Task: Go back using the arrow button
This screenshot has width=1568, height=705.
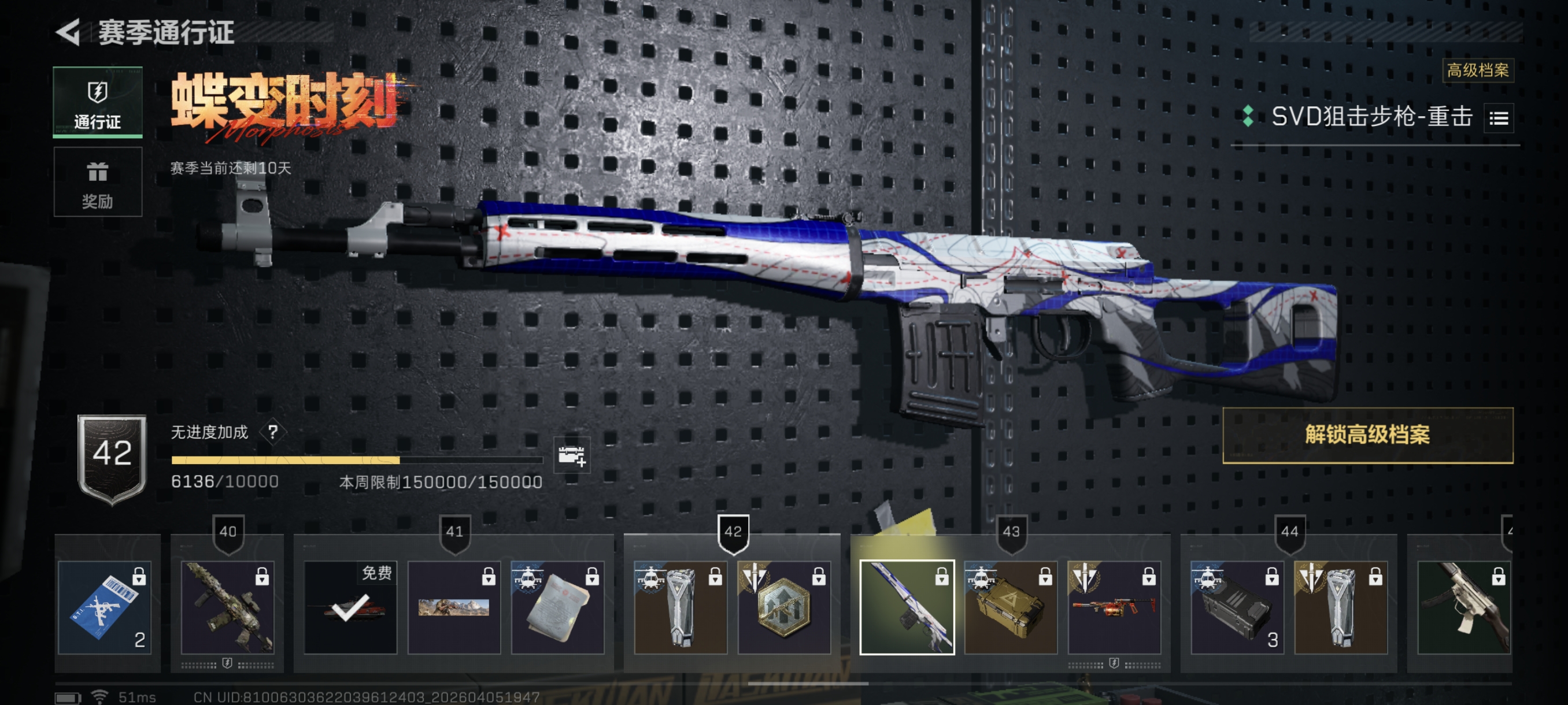Action: pyautogui.click(x=69, y=32)
